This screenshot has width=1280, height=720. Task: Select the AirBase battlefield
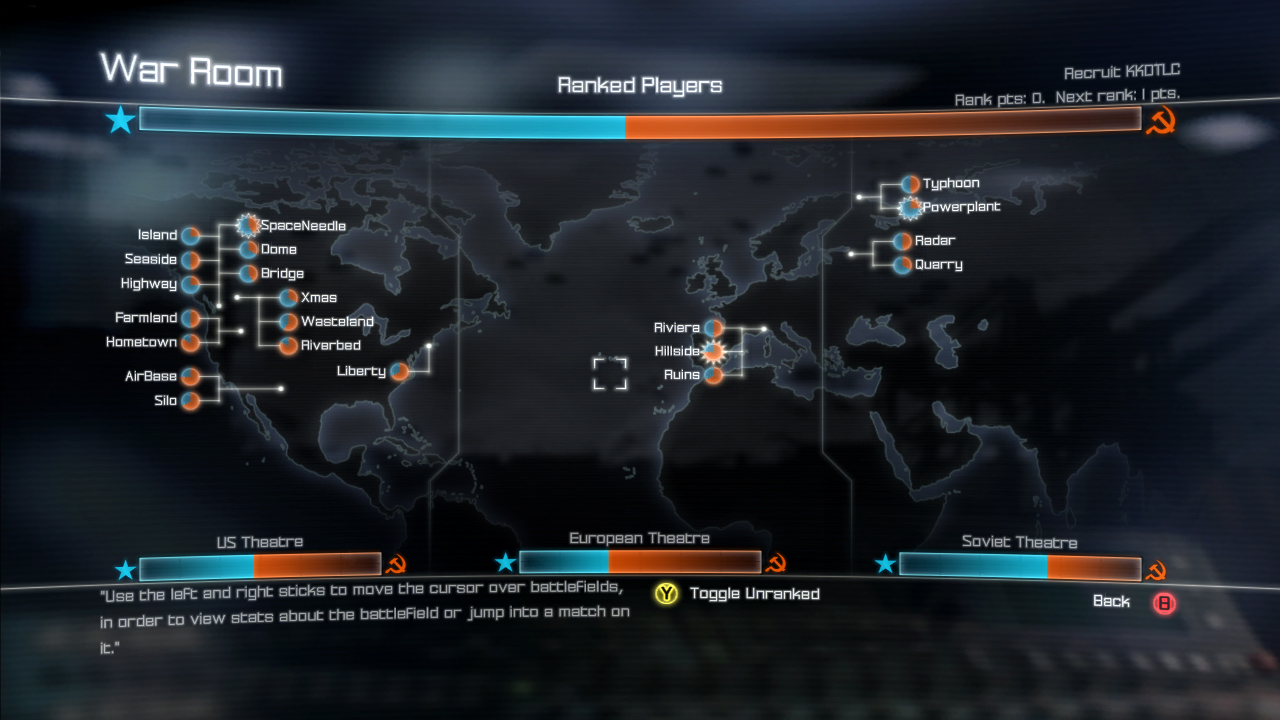tap(190, 377)
